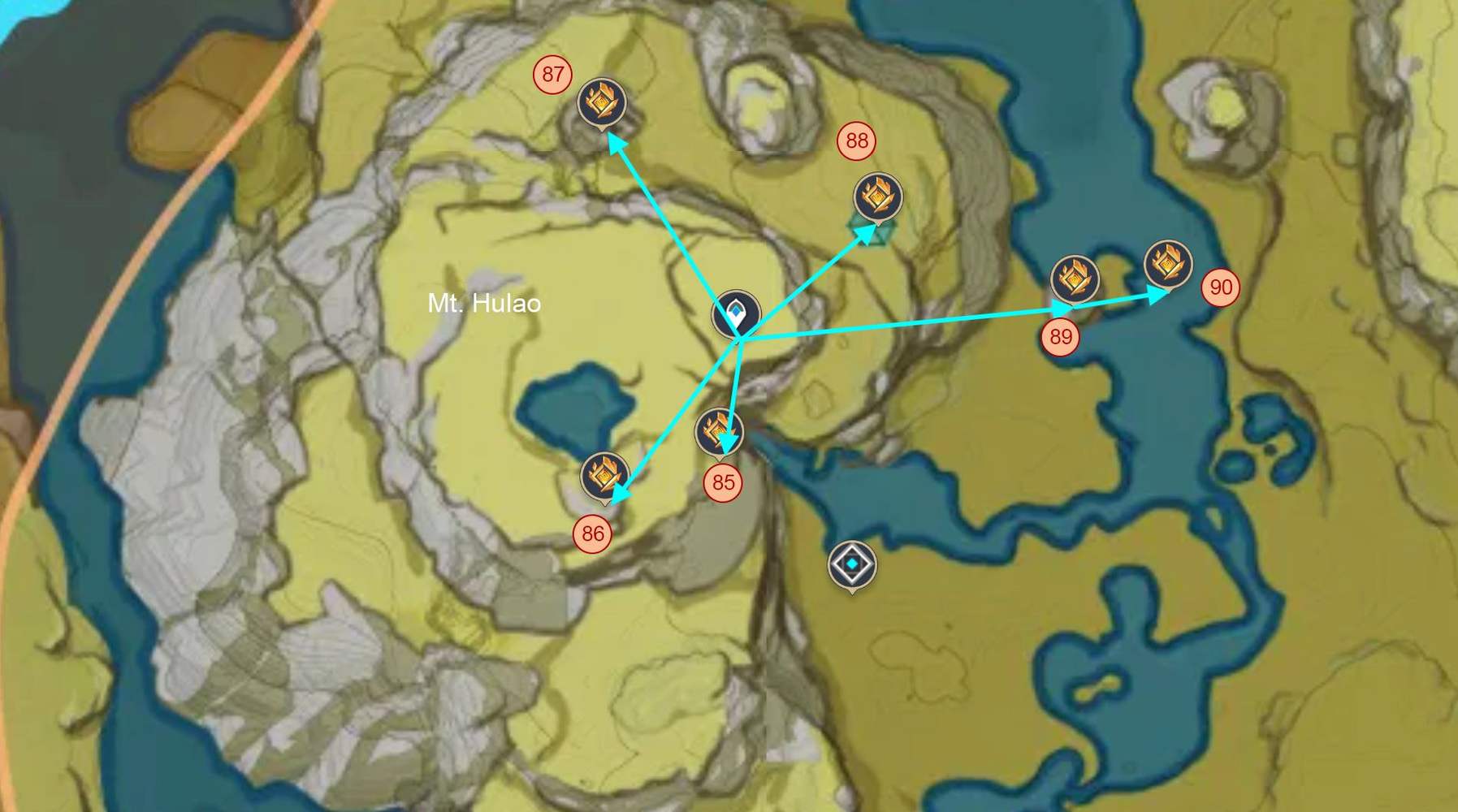
Task: Click the red 86 badge
Action: (592, 533)
